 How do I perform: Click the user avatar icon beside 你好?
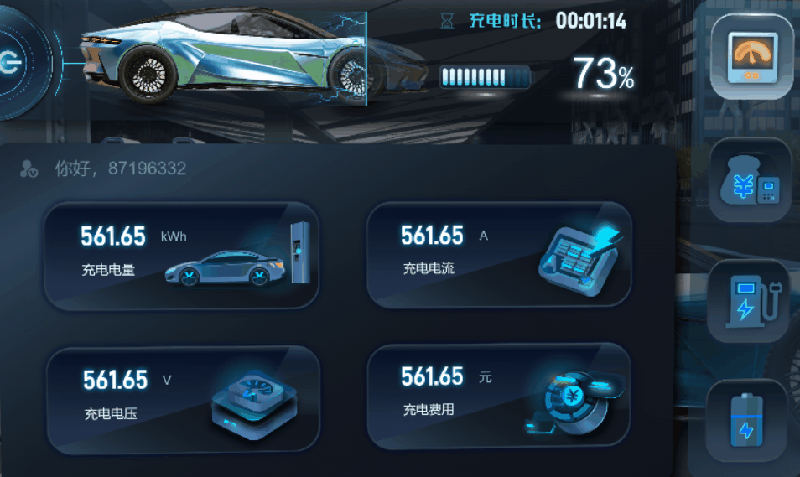29,169
